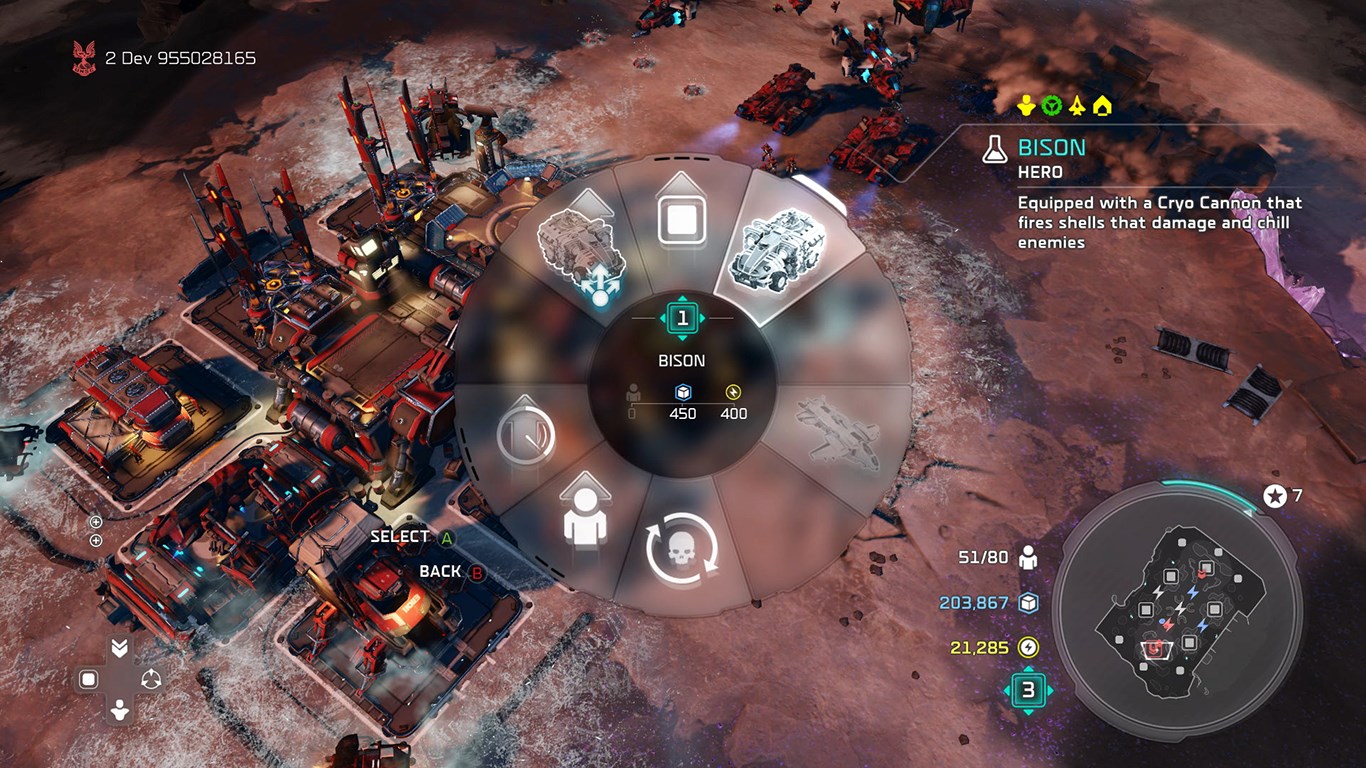
Task: Click the control group 1 badge
Action: pyautogui.click(x=682, y=318)
